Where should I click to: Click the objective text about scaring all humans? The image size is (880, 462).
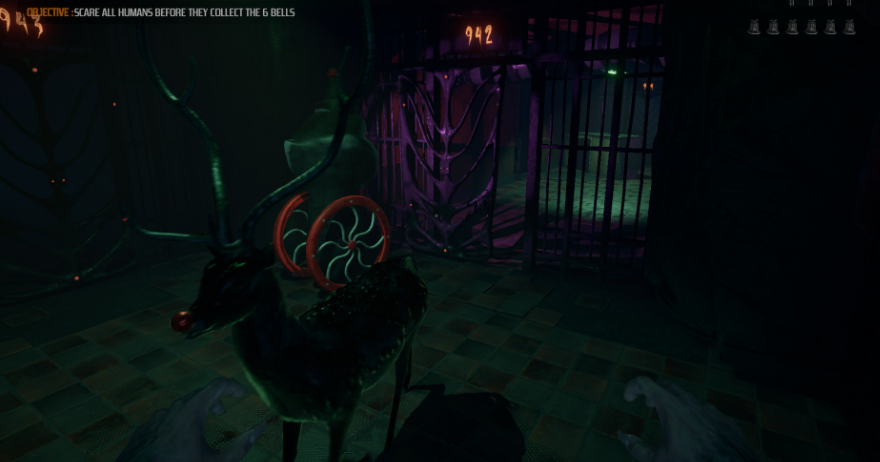pos(160,12)
